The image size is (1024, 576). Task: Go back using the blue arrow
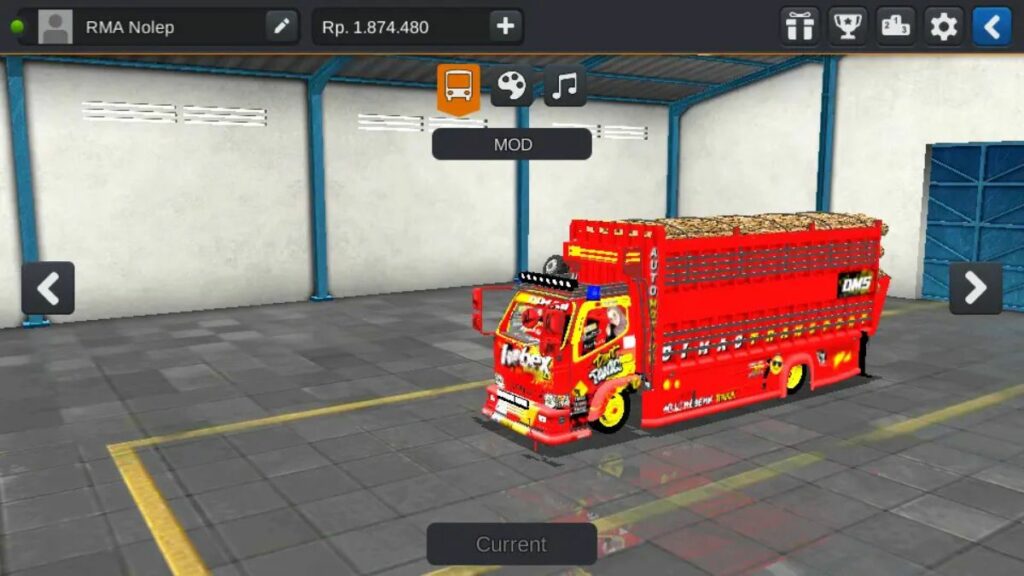tap(991, 27)
